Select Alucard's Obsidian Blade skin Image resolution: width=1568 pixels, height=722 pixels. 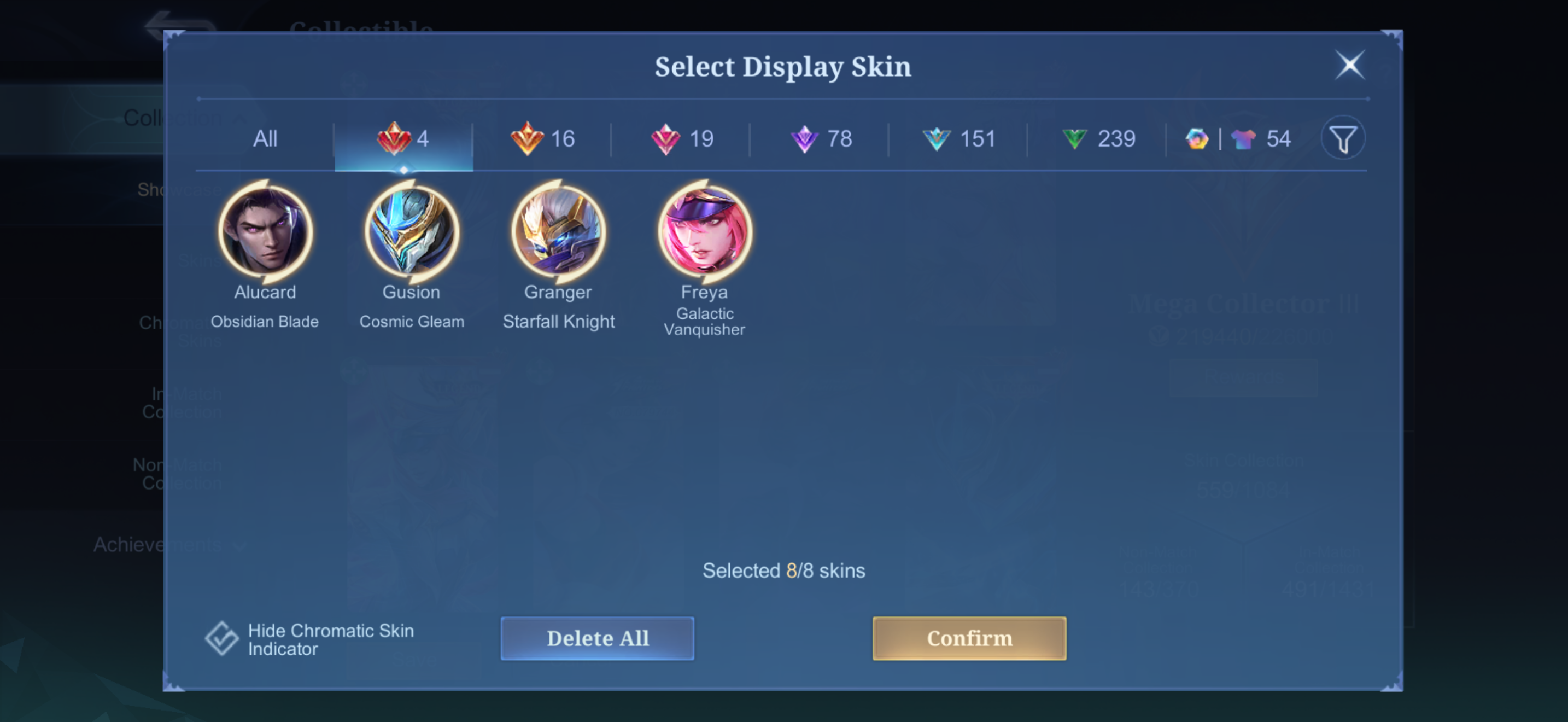point(265,232)
